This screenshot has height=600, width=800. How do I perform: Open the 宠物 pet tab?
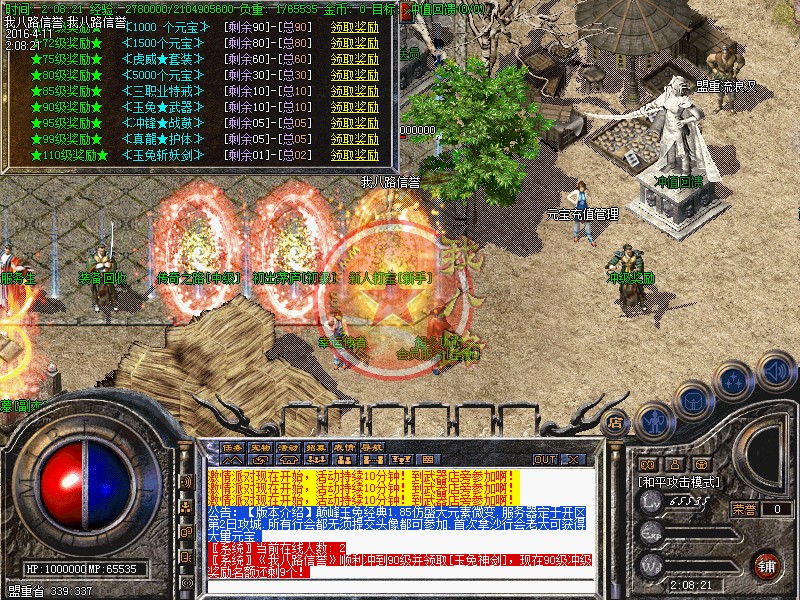coord(261,447)
